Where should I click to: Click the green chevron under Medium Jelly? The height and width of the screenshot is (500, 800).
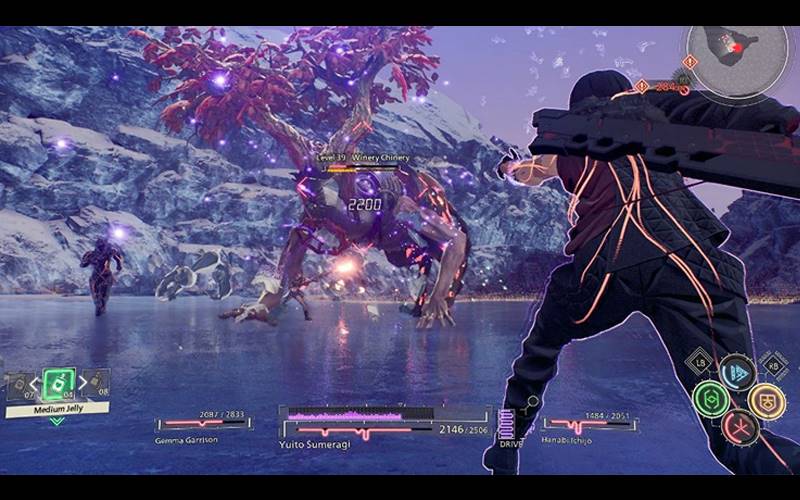click(x=57, y=421)
